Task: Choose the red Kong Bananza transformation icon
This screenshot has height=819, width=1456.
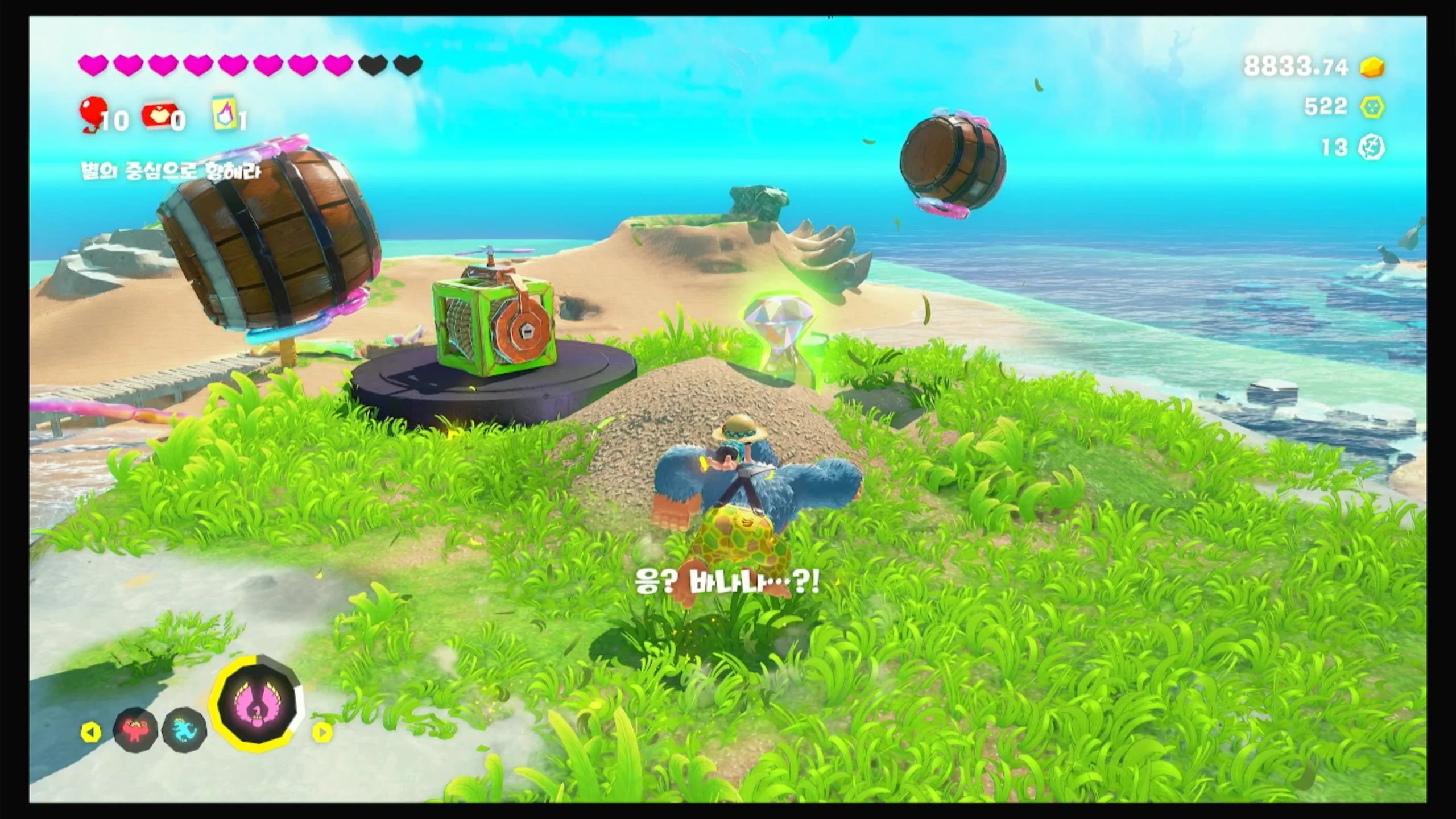Action: click(135, 729)
